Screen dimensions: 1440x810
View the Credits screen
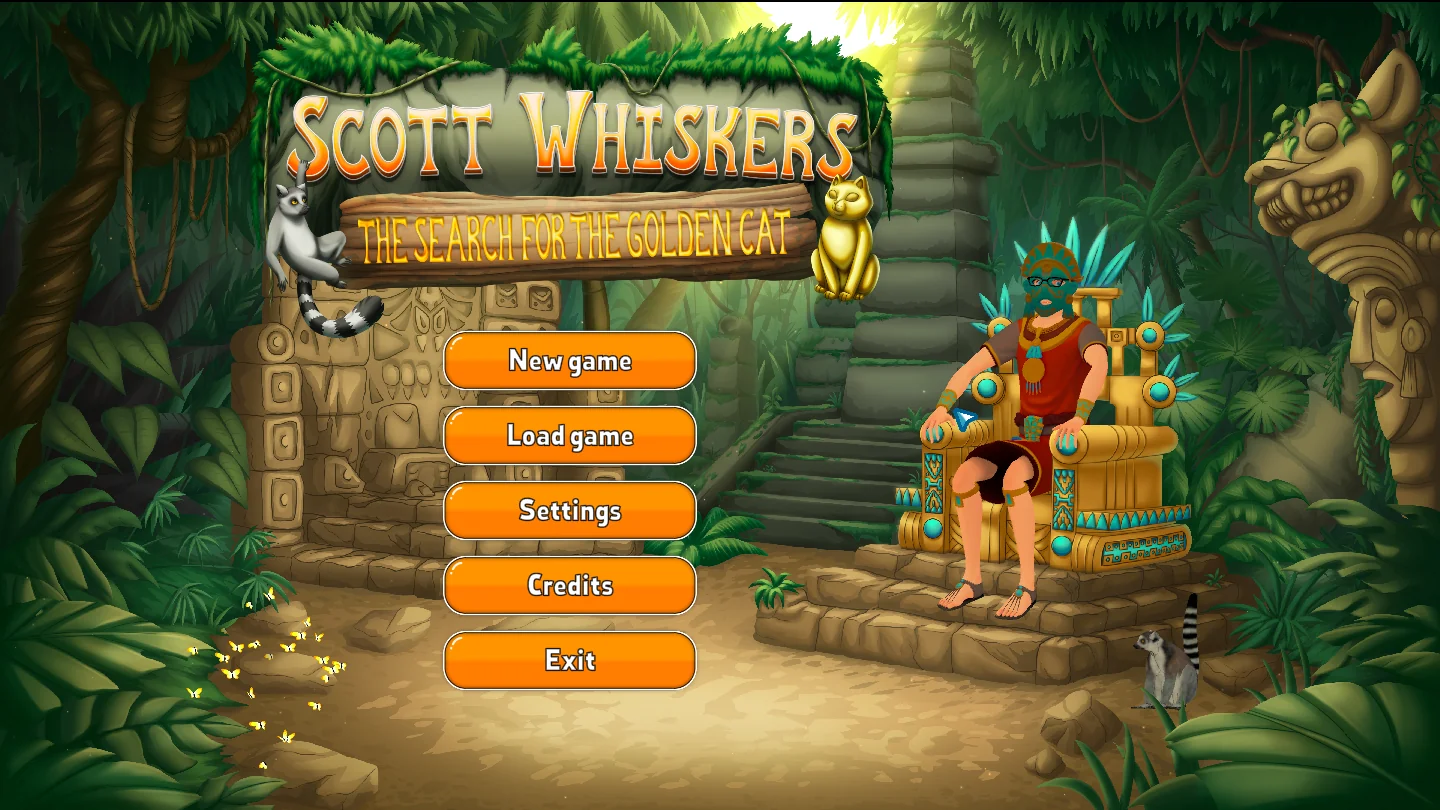570,585
